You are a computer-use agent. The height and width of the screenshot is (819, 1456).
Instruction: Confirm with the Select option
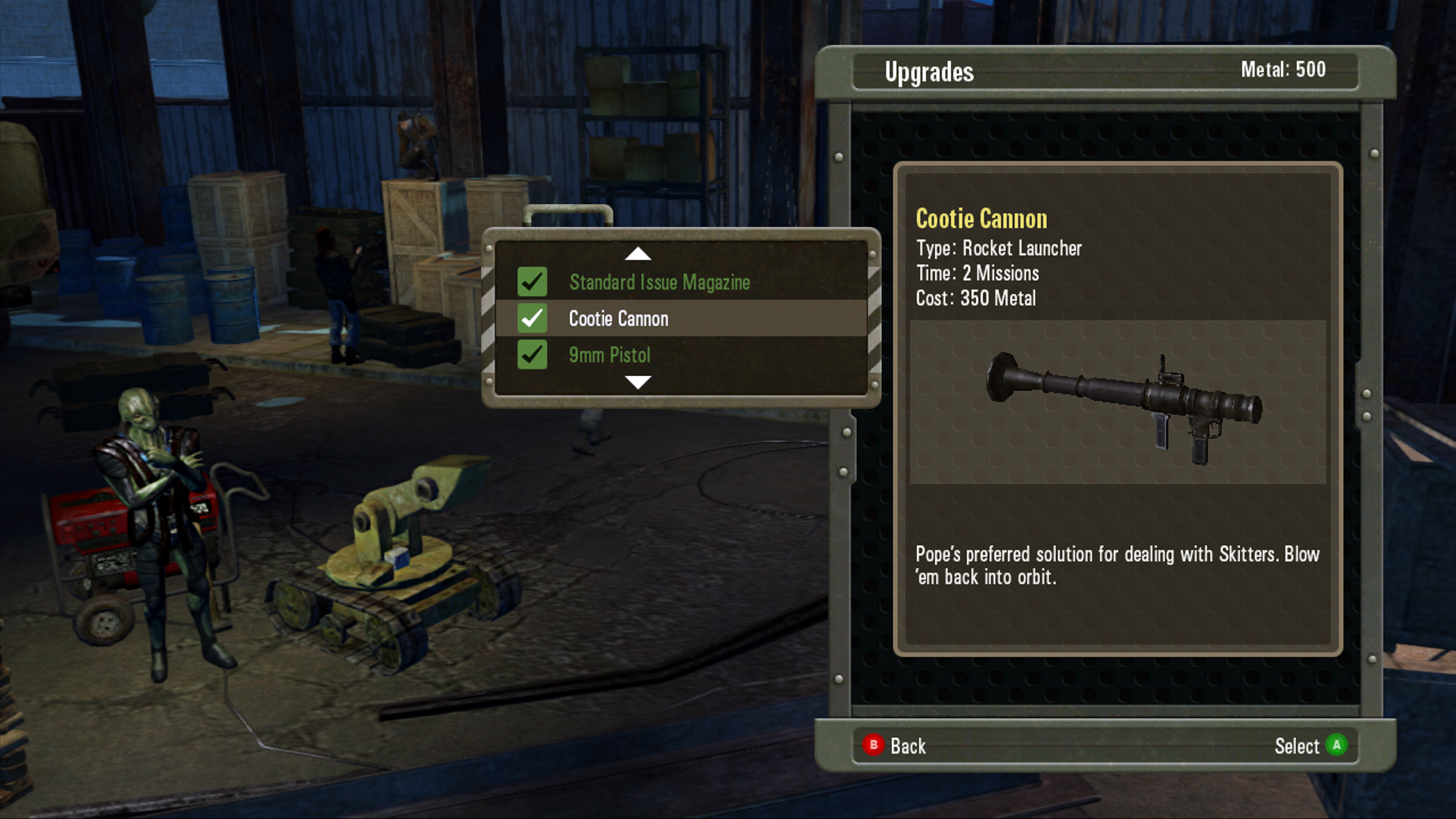1310,746
